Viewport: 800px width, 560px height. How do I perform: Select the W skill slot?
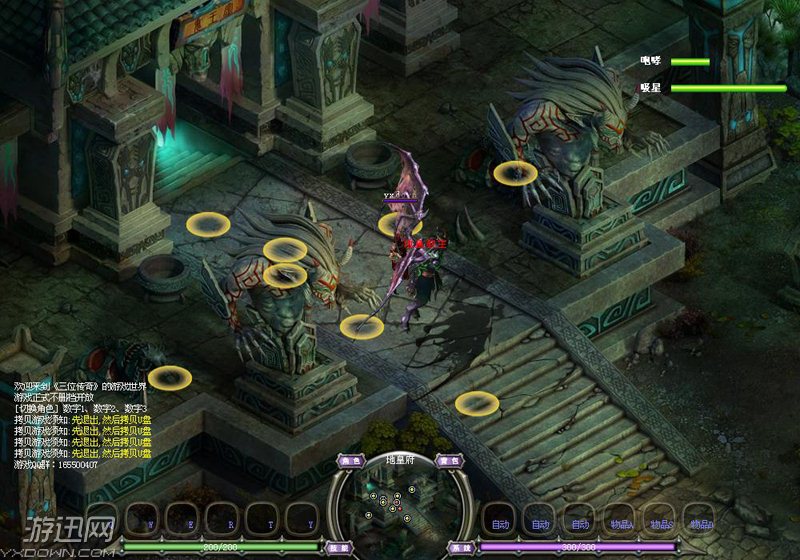pyautogui.click(x=150, y=520)
